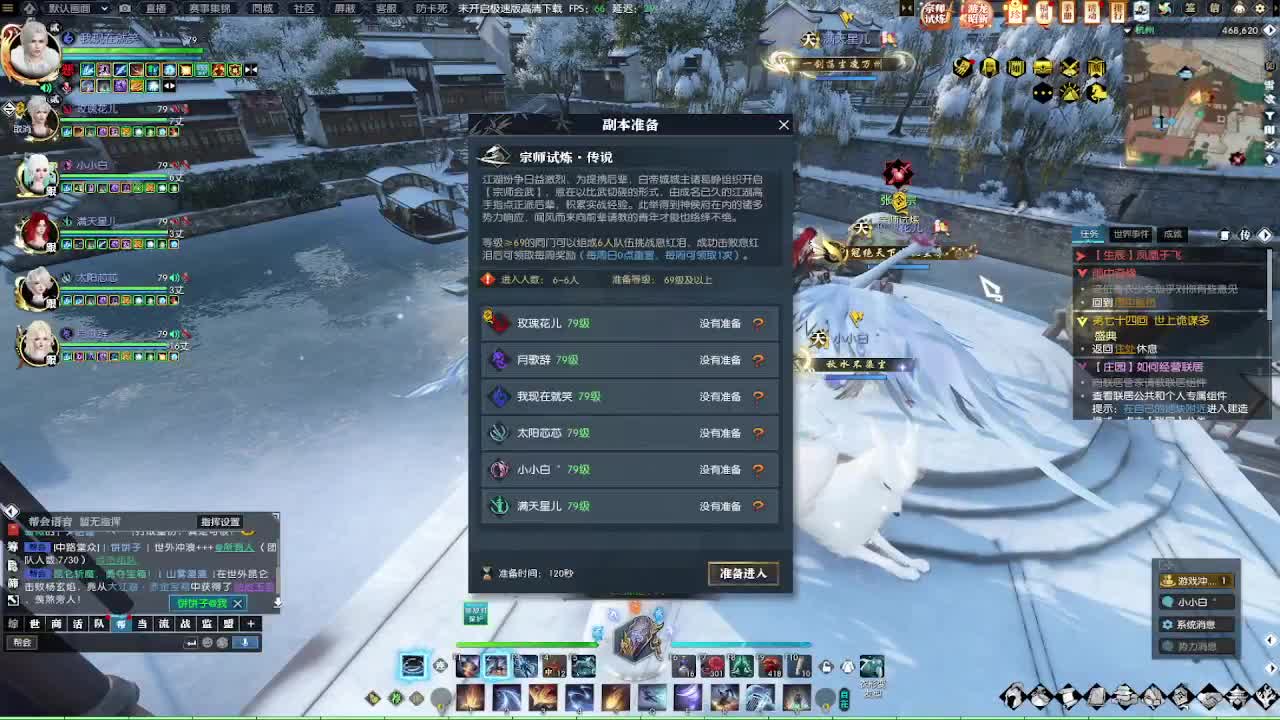Image resolution: width=1280 pixels, height=720 pixels.
Task: Toggle your own character's speaker icon top left
Action: [x=45, y=88]
